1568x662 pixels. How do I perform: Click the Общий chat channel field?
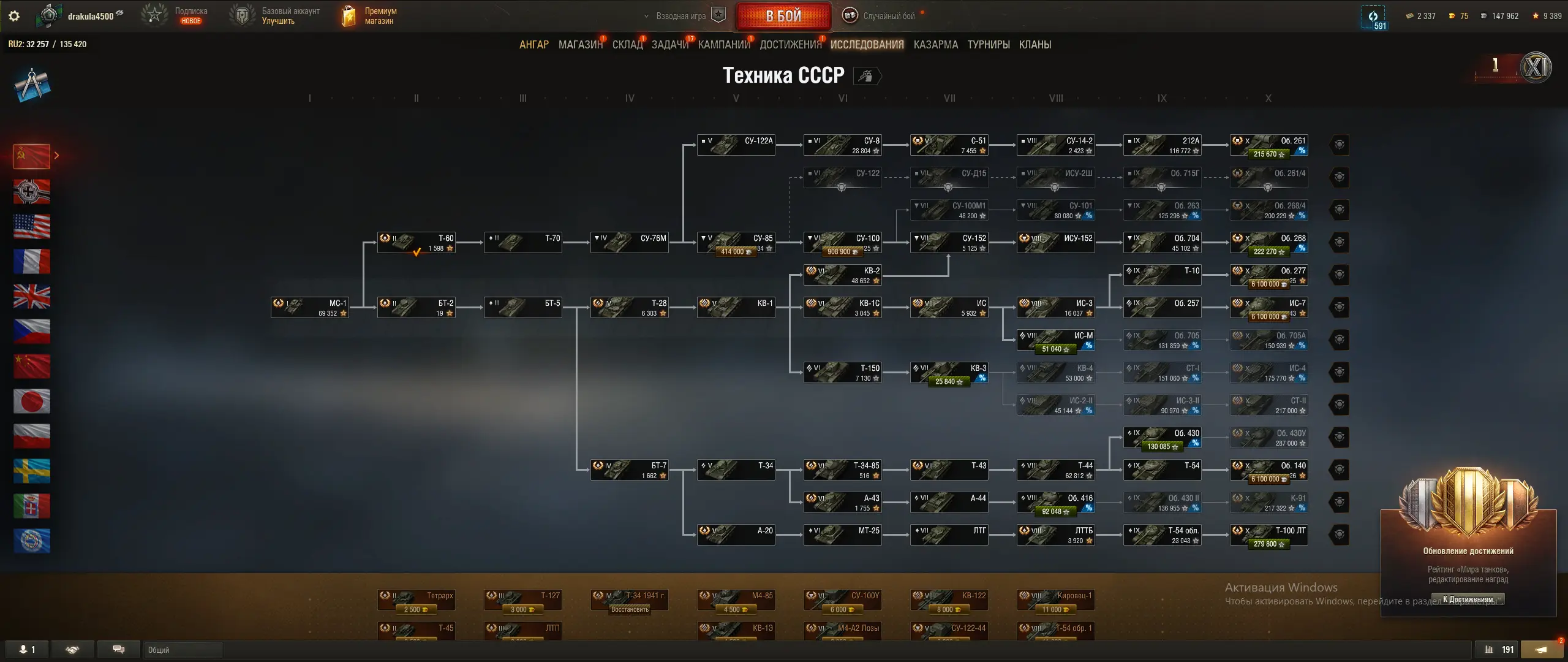(x=184, y=650)
